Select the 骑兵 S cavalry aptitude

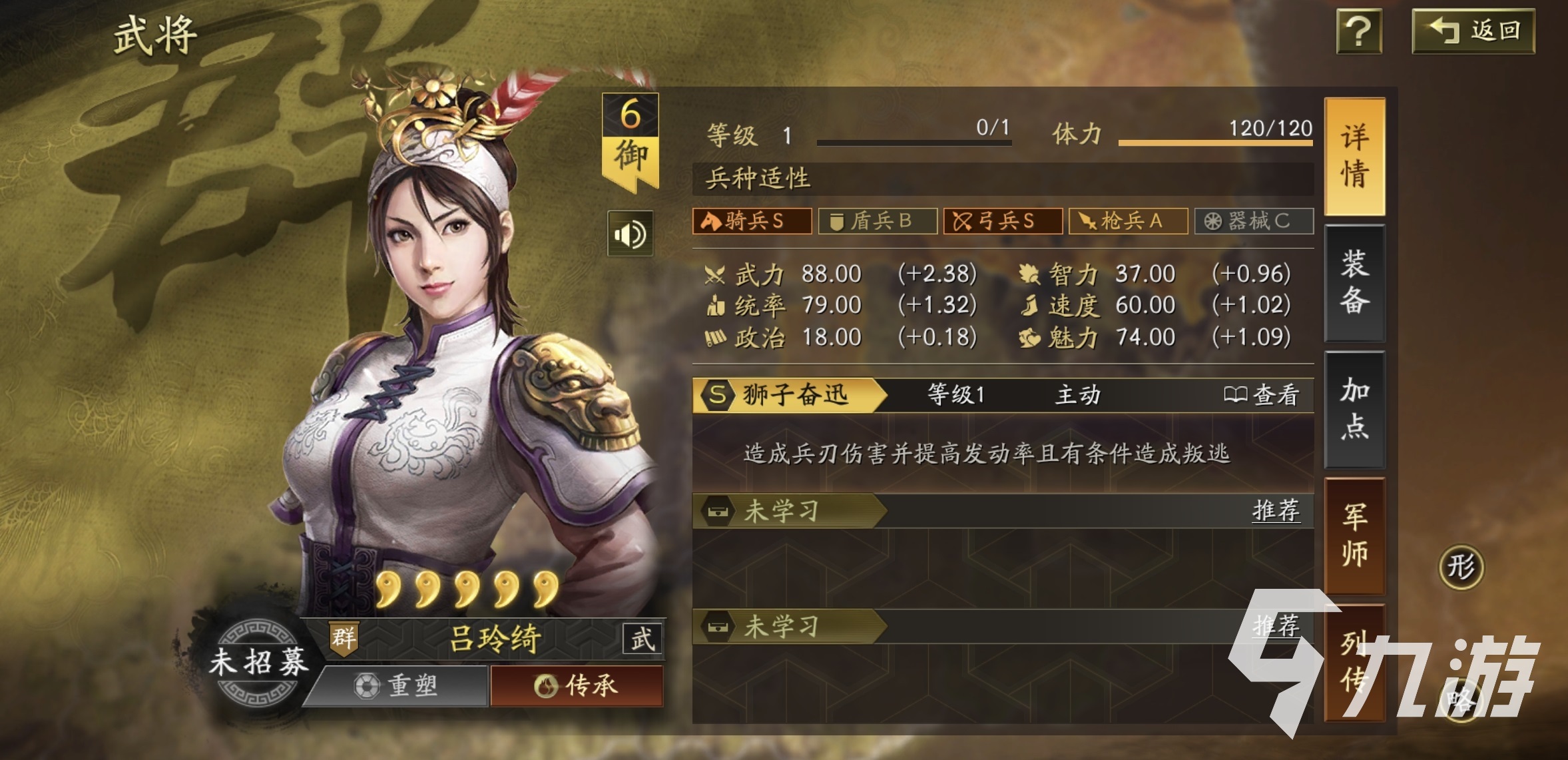[752, 221]
